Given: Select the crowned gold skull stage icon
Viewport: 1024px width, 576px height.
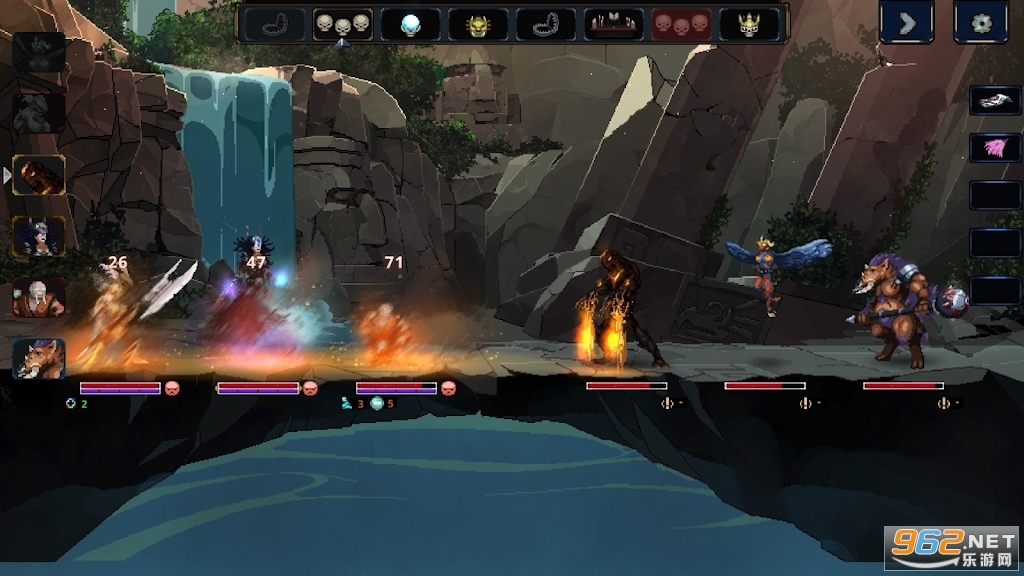Looking at the screenshot, I should click(x=748, y=24).
